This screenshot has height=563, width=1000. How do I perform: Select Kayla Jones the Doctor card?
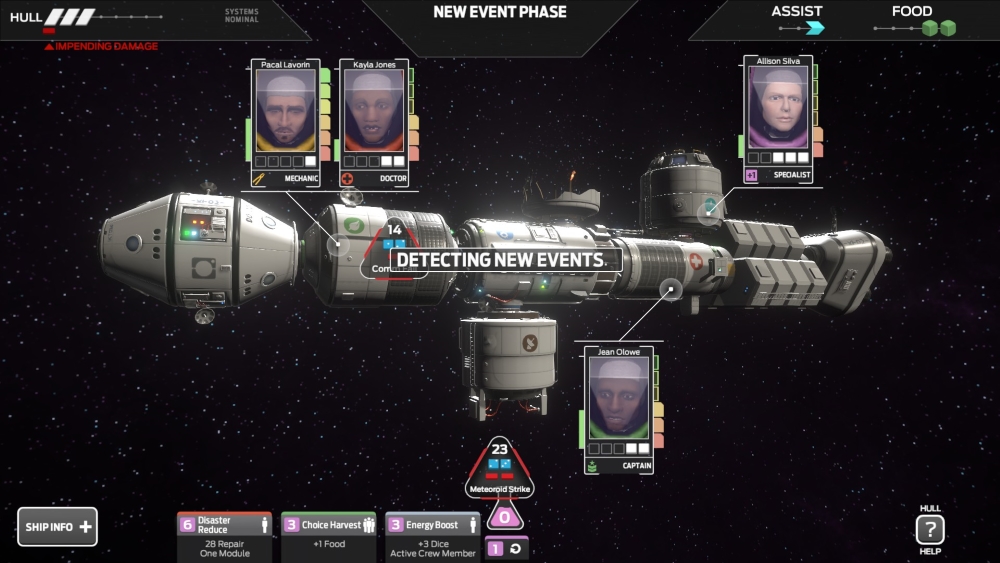[374, 122]
